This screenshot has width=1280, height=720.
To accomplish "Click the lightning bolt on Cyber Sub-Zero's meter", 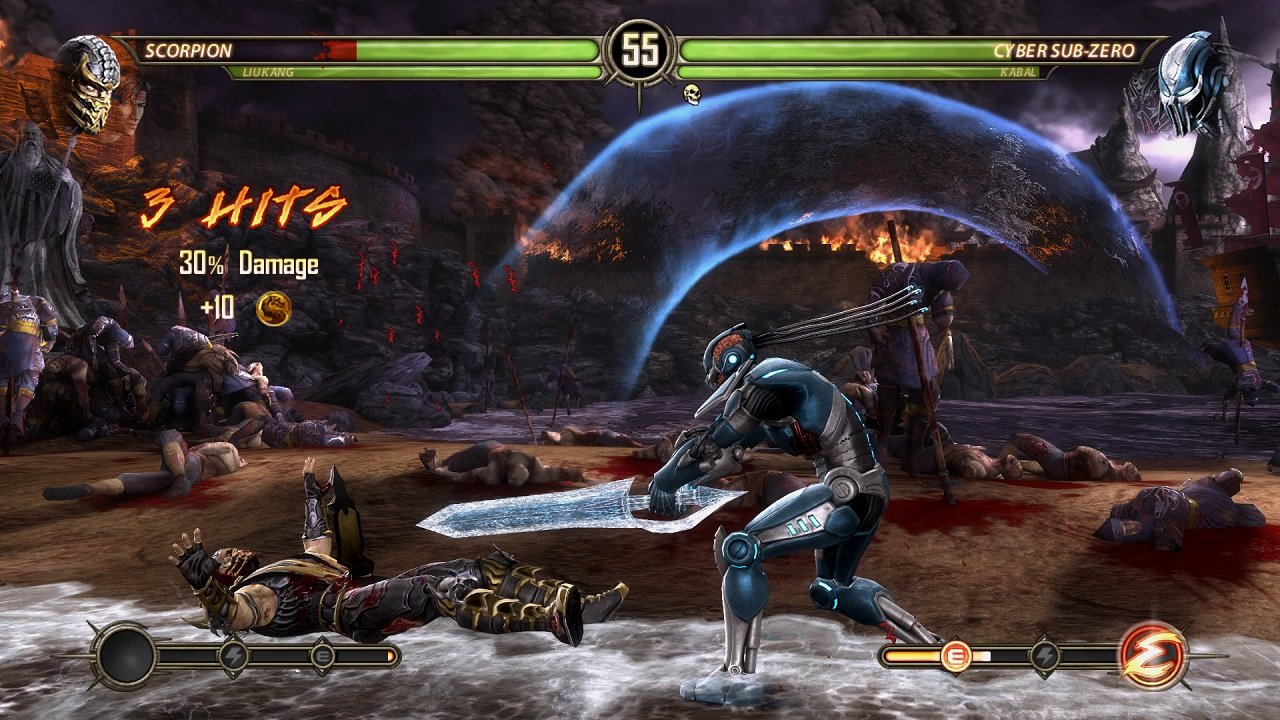I will click(x=1046, y=653).
